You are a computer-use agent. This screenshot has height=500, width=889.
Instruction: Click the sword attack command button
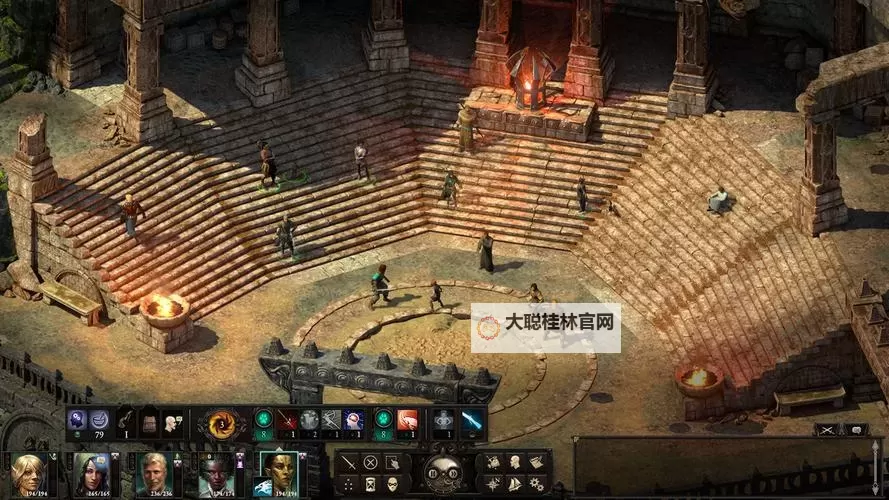click(349, 462)
